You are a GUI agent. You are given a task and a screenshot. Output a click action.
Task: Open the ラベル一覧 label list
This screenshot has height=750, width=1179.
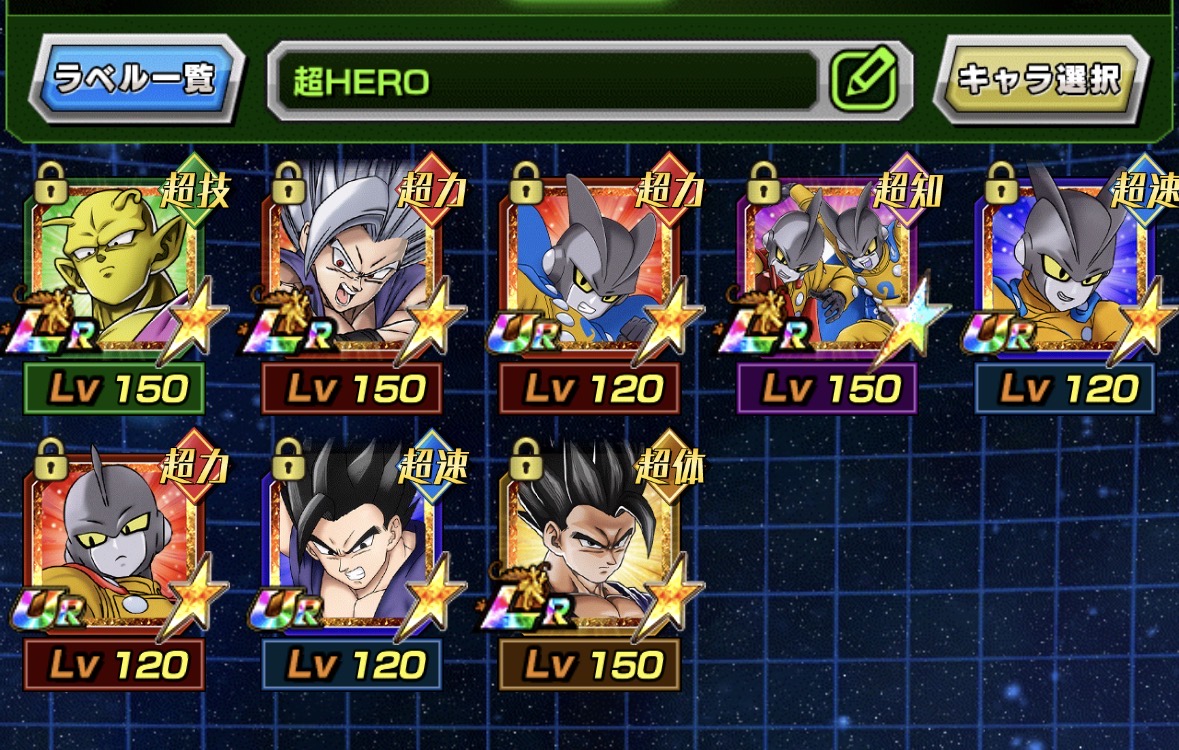click(x=135, y=79)
